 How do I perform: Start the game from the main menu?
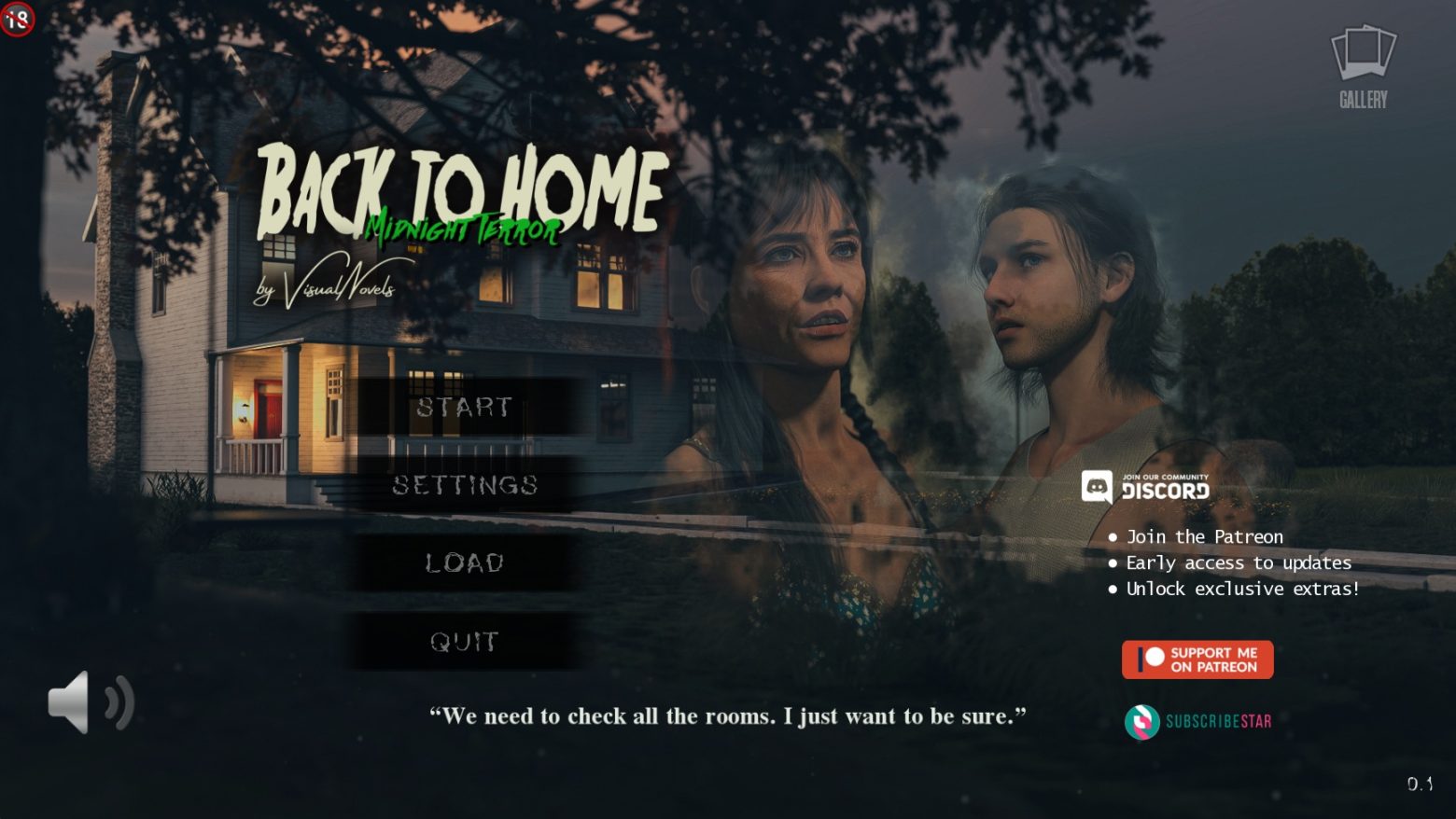(464, 407)
